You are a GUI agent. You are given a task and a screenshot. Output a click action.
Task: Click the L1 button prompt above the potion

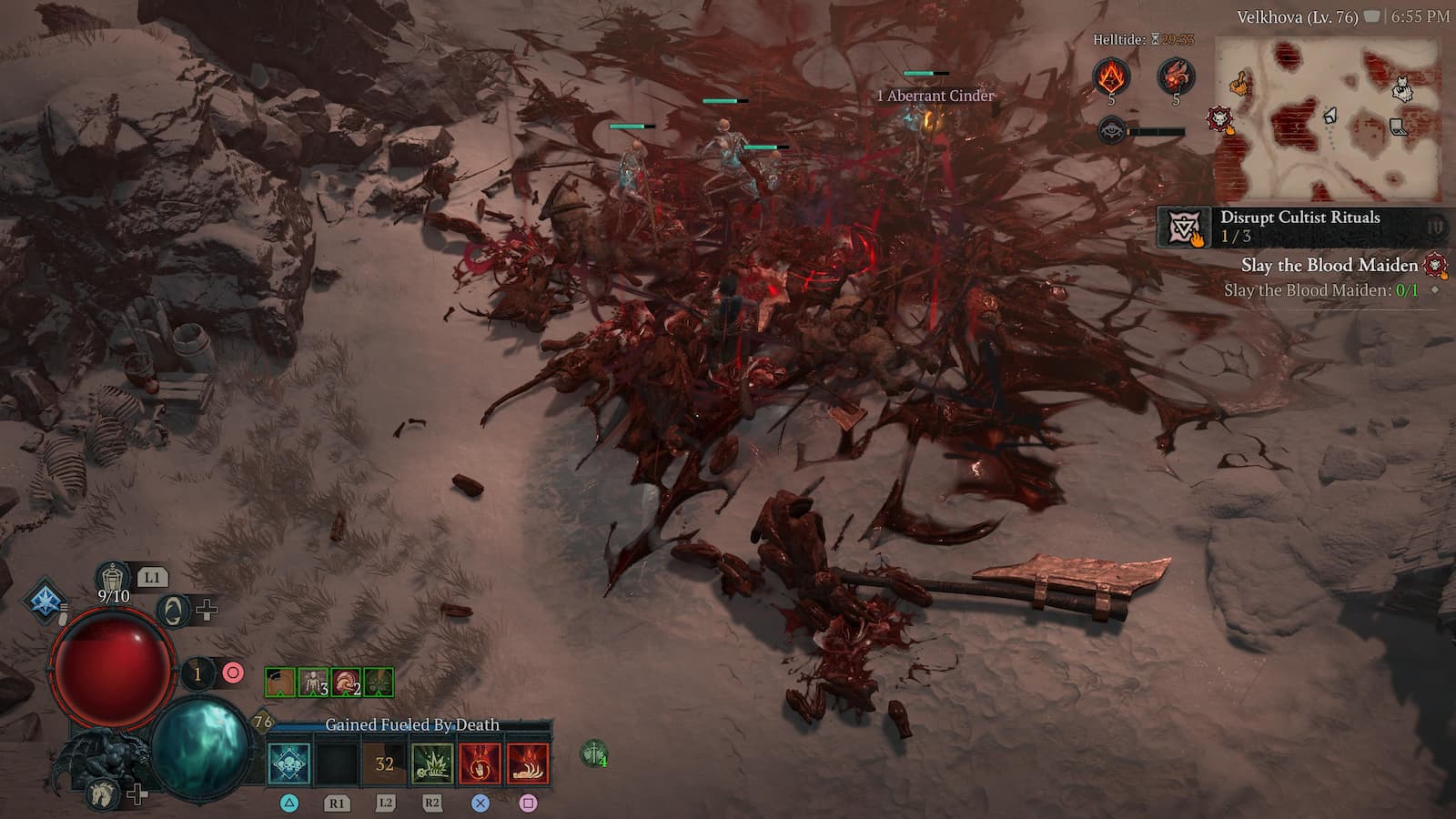click(x=152, y=576)
